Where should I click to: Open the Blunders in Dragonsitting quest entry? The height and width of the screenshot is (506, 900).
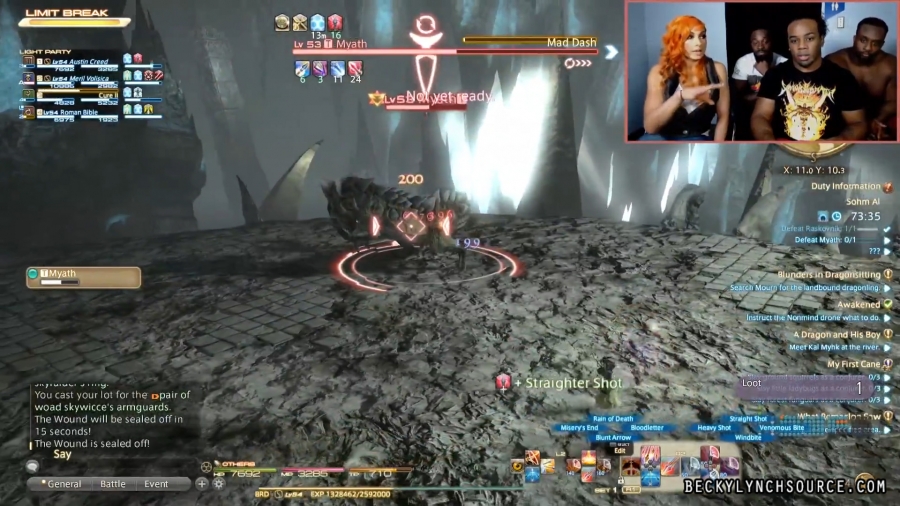coord(829,274)
